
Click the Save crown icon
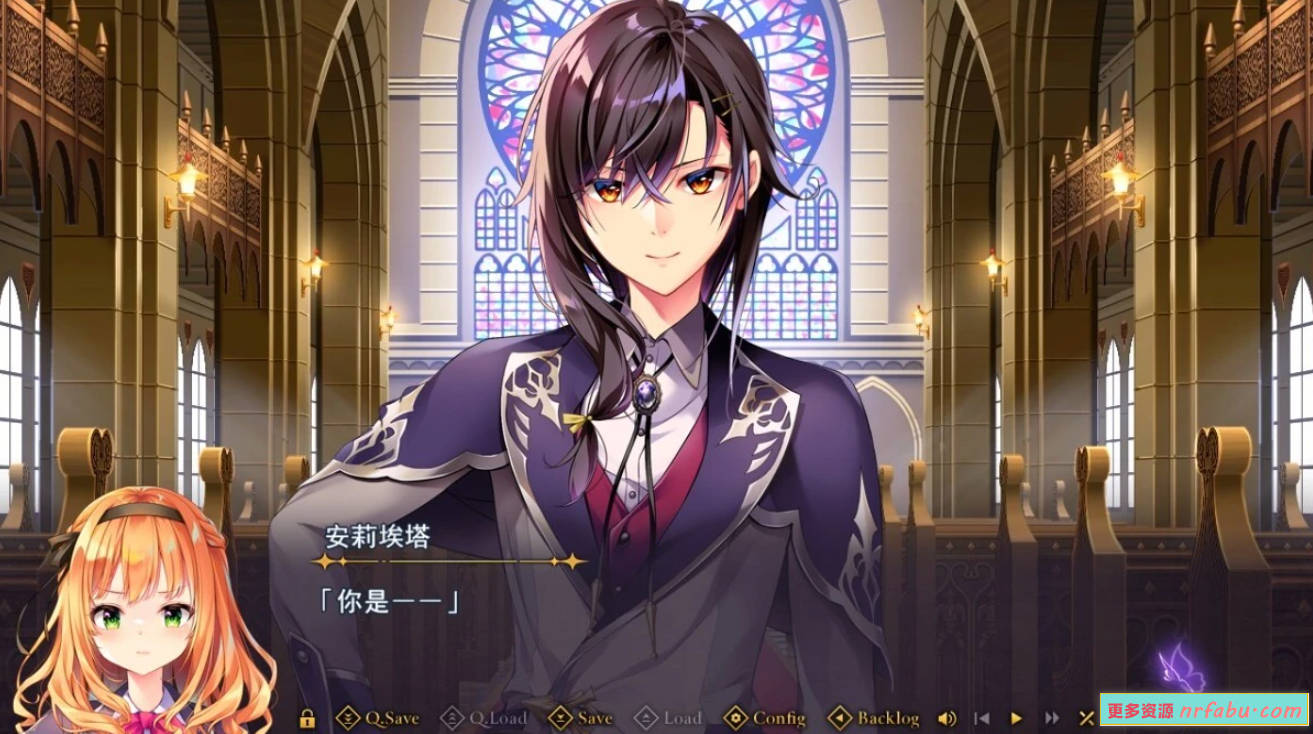click(x=559, y=717)
